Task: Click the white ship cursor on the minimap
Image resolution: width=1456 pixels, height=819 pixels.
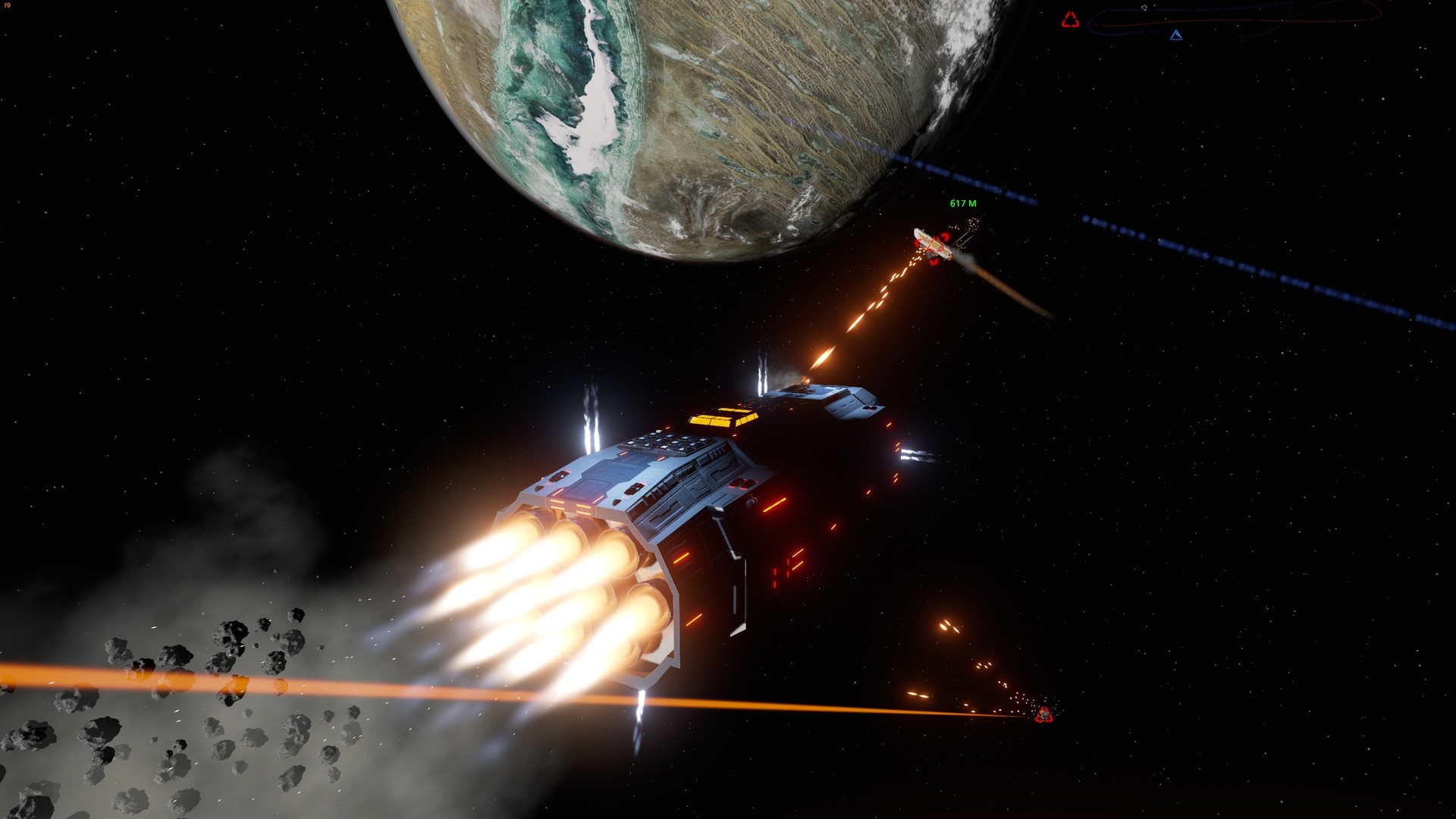Action: pyautogui.click(x=1144, y=8)
